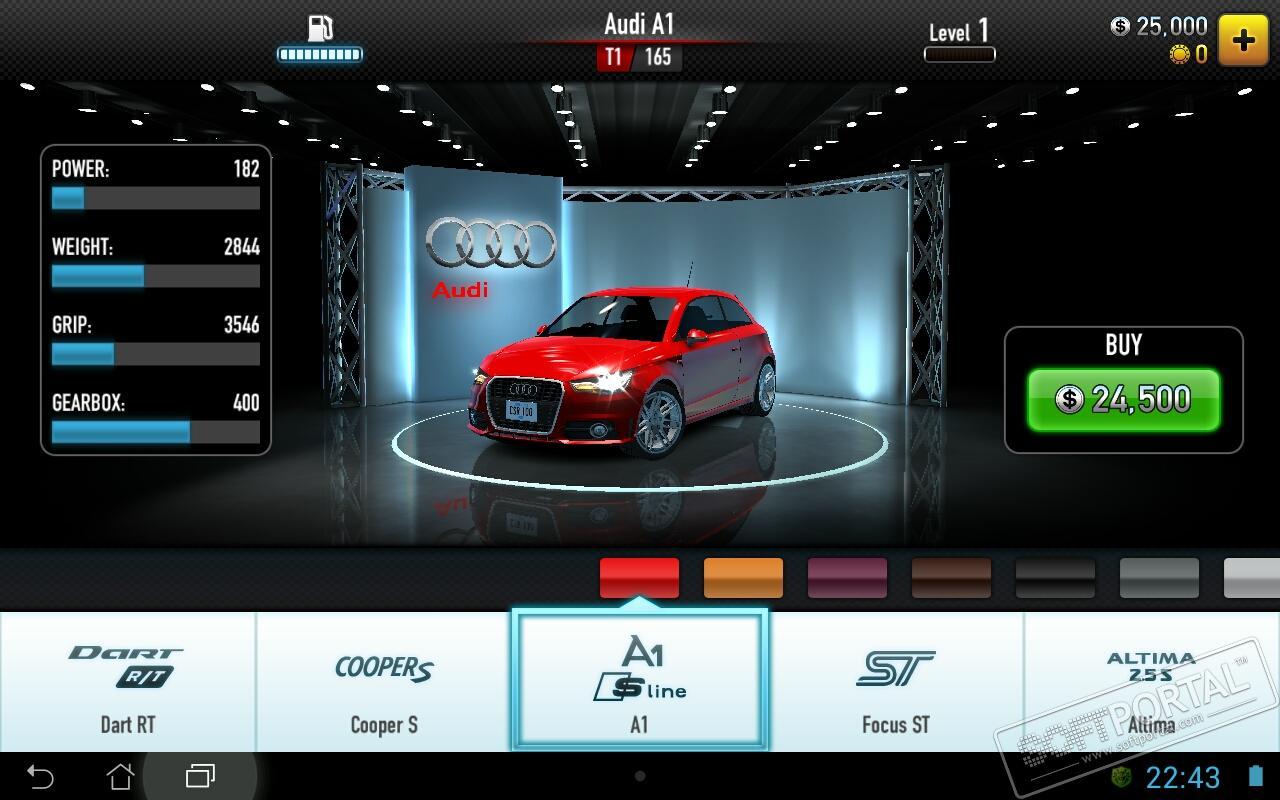Open the fuel pump gas indicator
Screen dimensions: 1280x800
coord(320,38)
